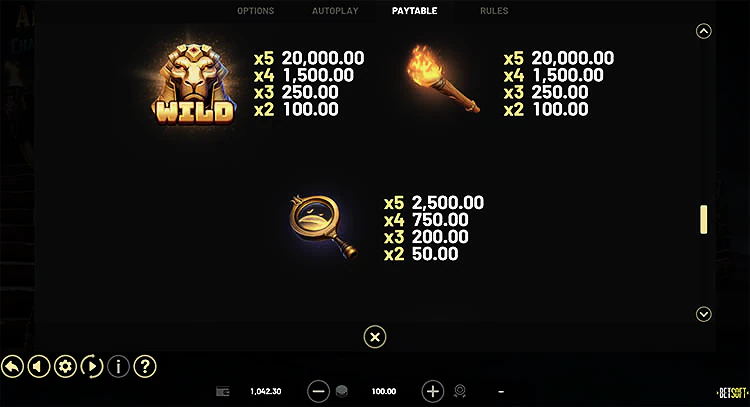The width and height of the screenshot is (750, 407).
Task: Switch to the Options tab
Action: click(255, 11)
